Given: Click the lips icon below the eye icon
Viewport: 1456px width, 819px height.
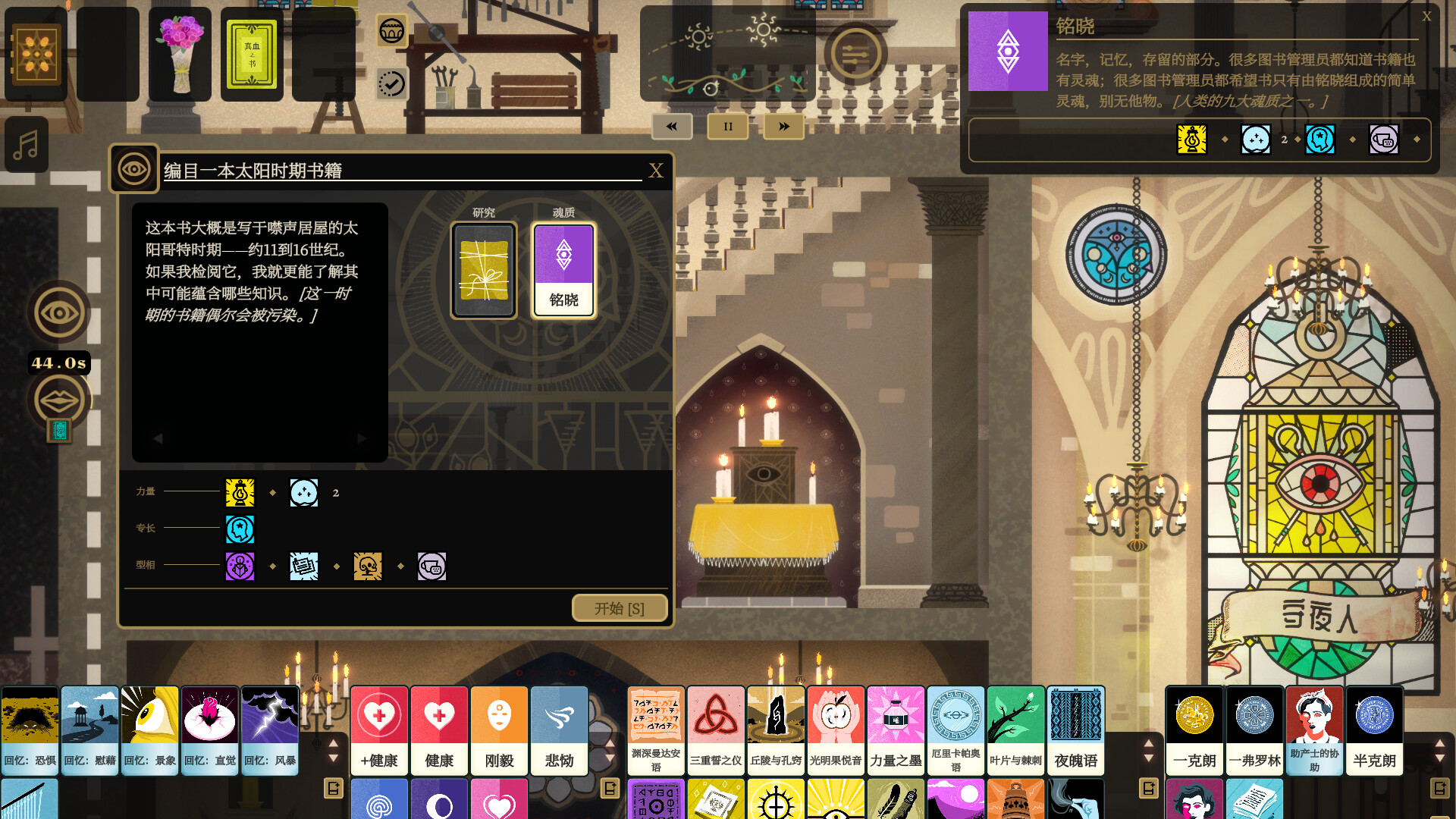Looking at the screenshot, I should pyautogui.click(x=58, y=400).
